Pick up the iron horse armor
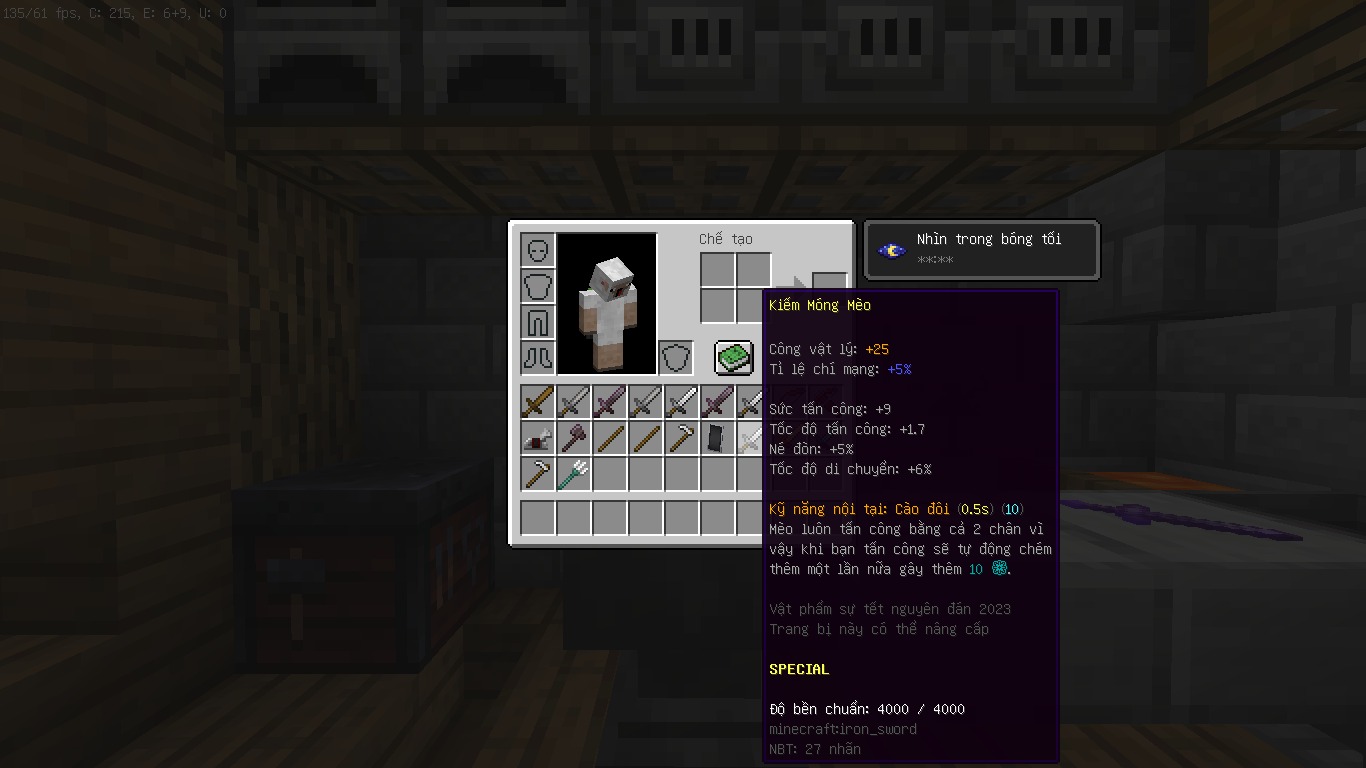Image resolution: width=1366 pixels, height=768 pixels. (x=538, y=438)
